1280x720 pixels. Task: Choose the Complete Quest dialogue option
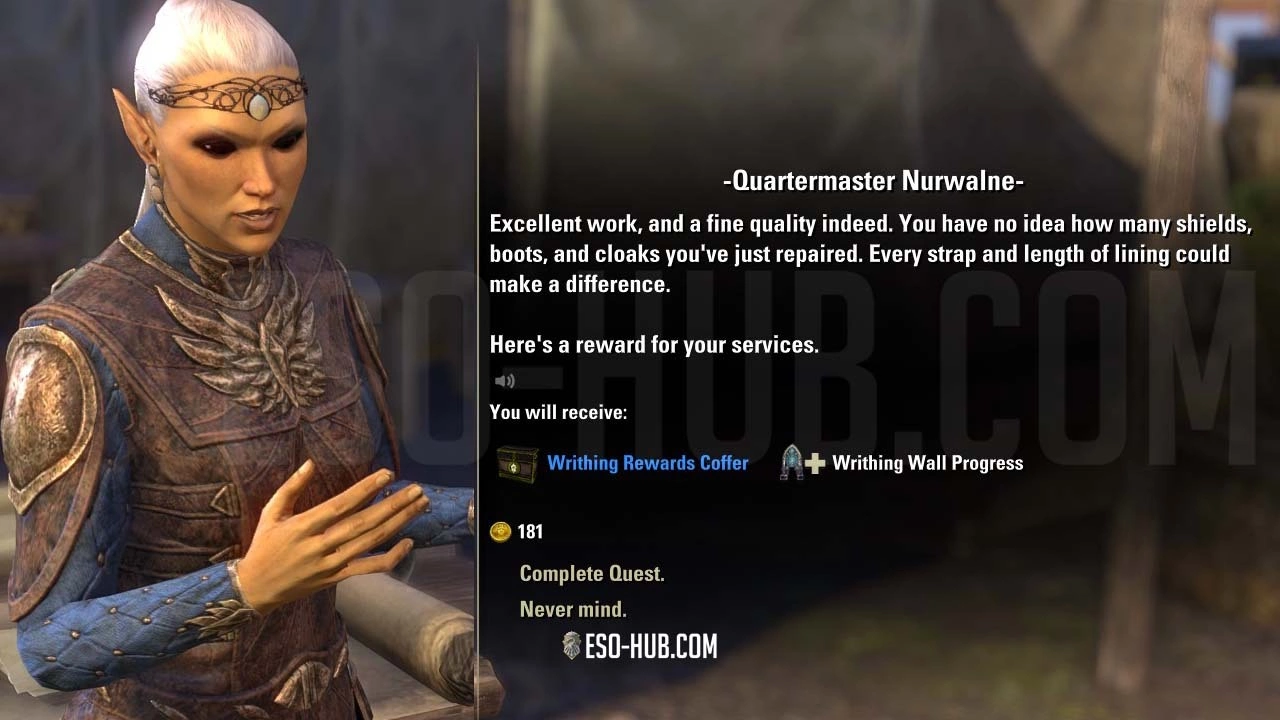click(x=592, y=574)
